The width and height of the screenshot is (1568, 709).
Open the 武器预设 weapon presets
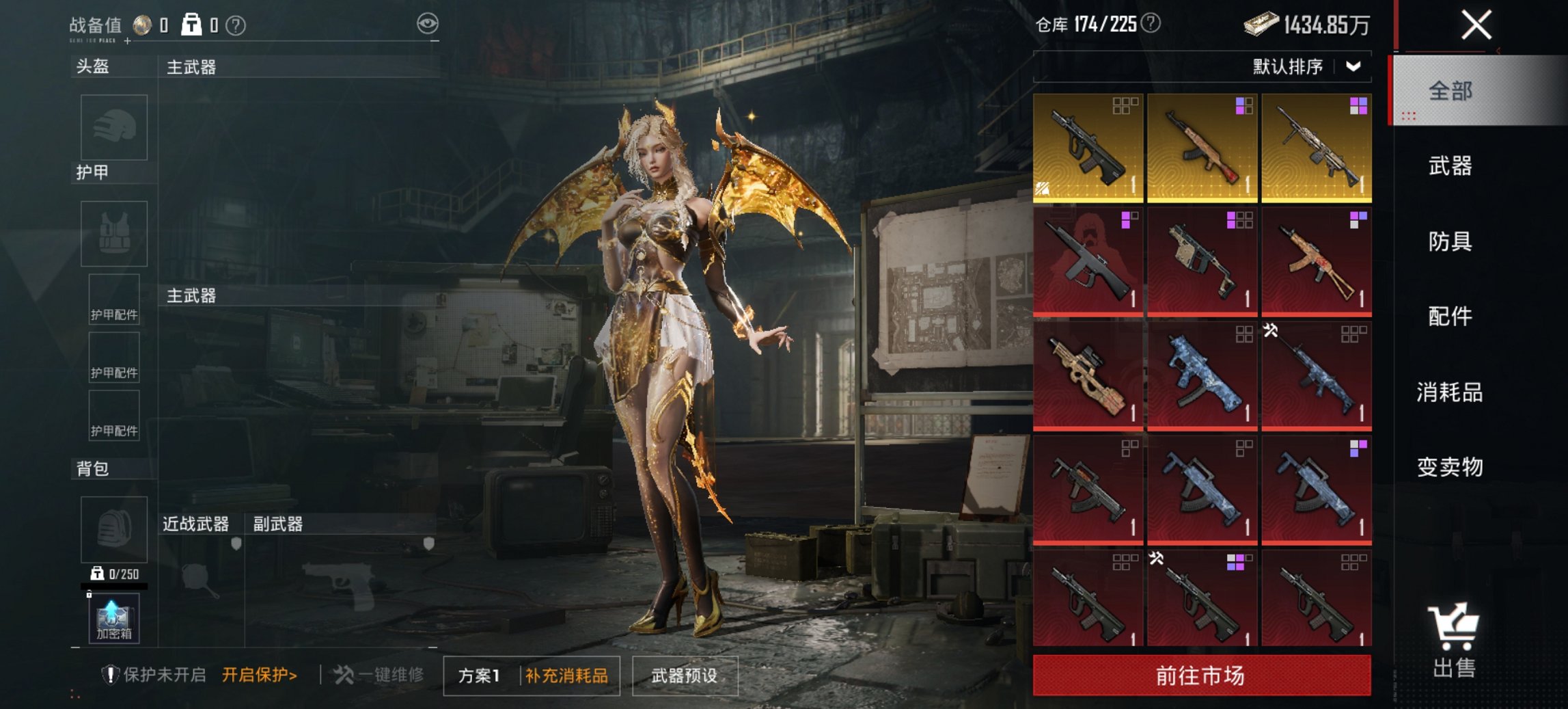click(685, 676)
